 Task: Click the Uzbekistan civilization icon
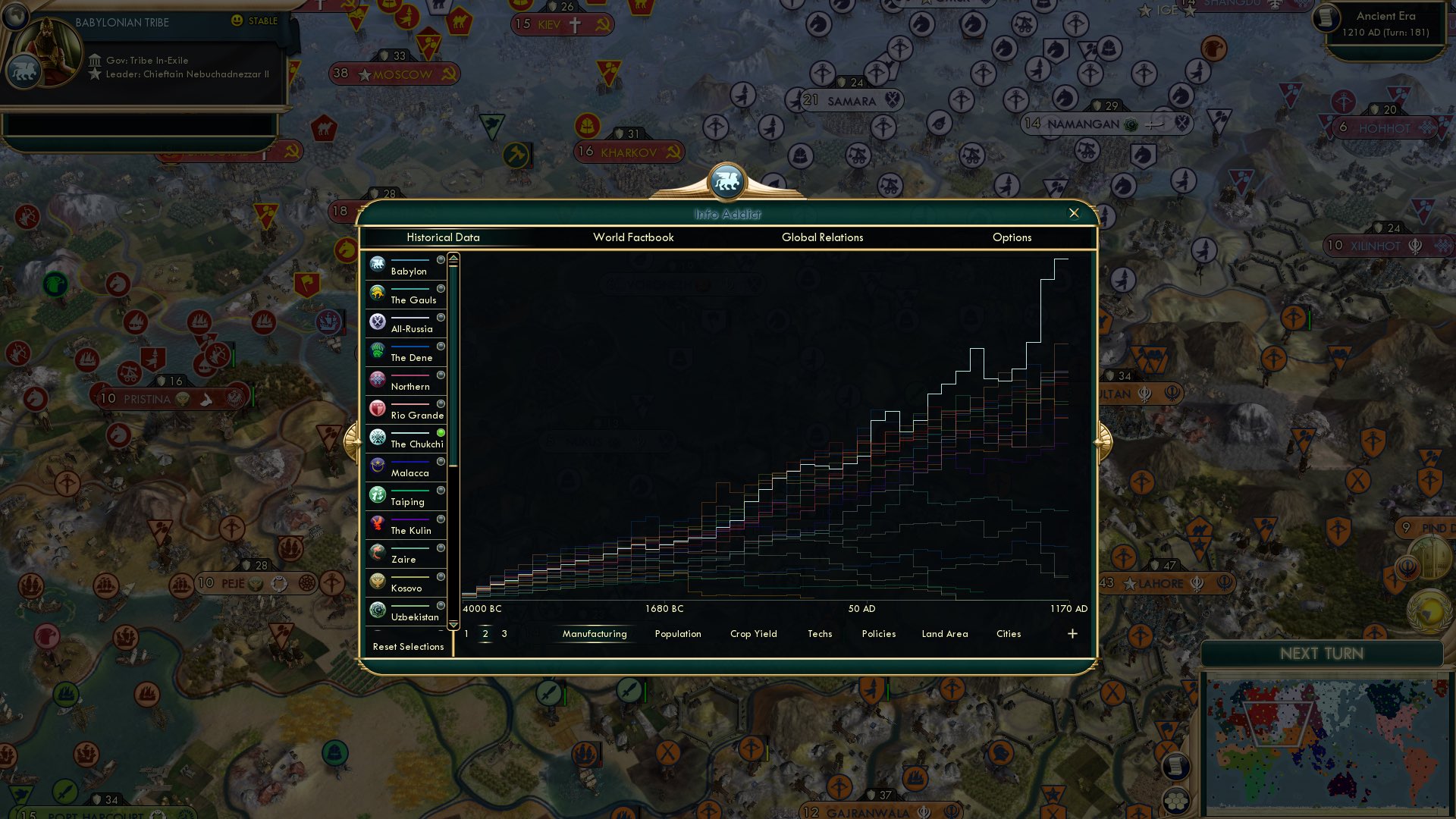click(x=377, y=610)
